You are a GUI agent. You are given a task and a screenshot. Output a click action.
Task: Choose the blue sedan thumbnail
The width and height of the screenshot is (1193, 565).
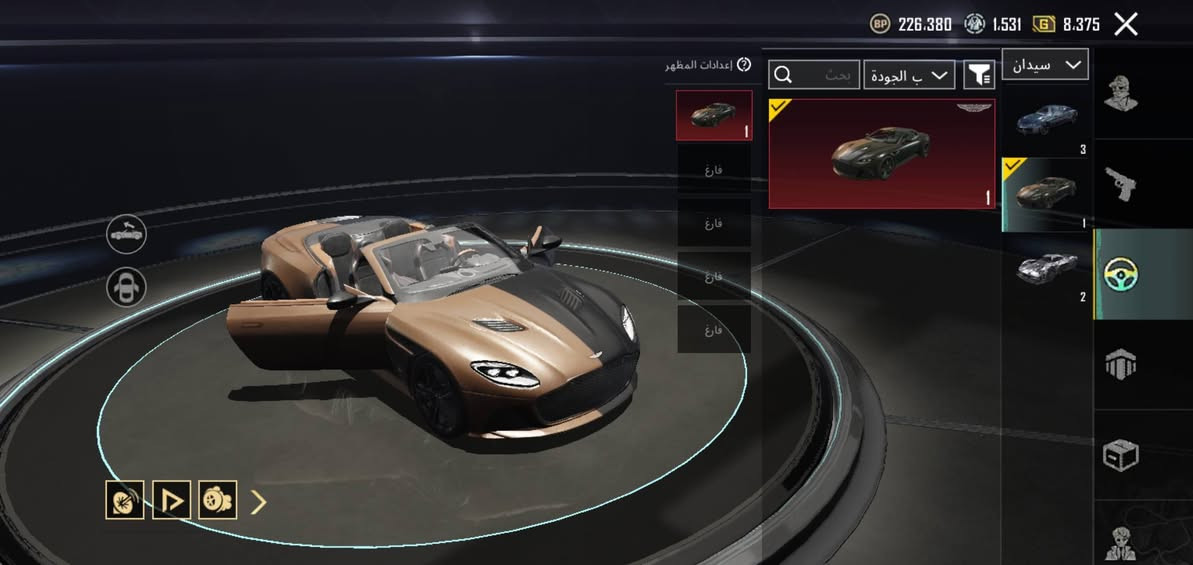click(1047, 121)
